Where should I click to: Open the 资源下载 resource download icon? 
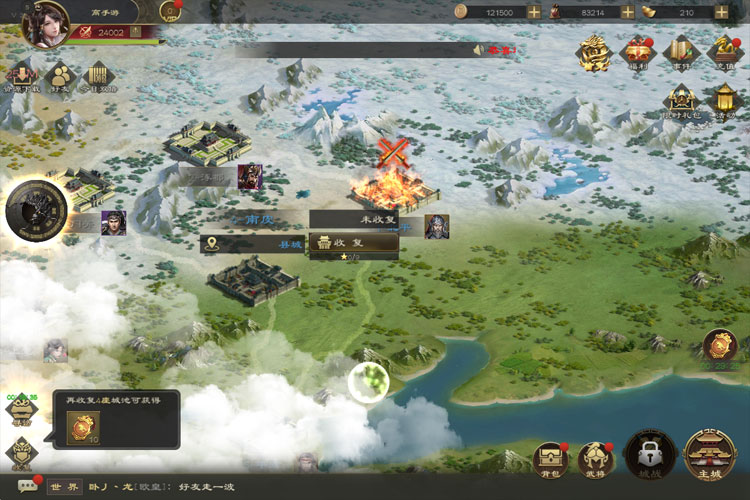[20, 78]
